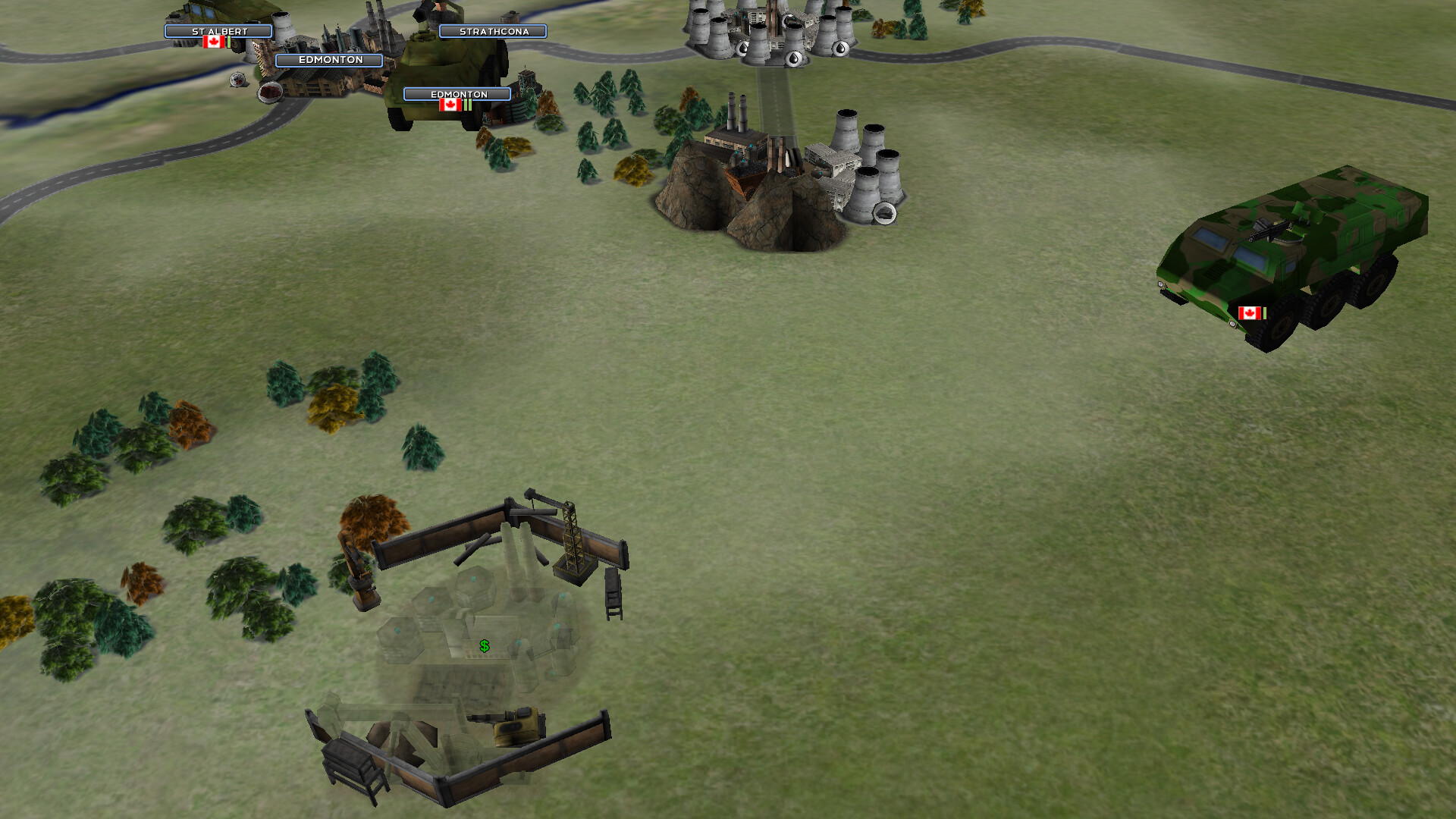Click the Canadian flag marker on the right-side APC

click(1249, 311)
